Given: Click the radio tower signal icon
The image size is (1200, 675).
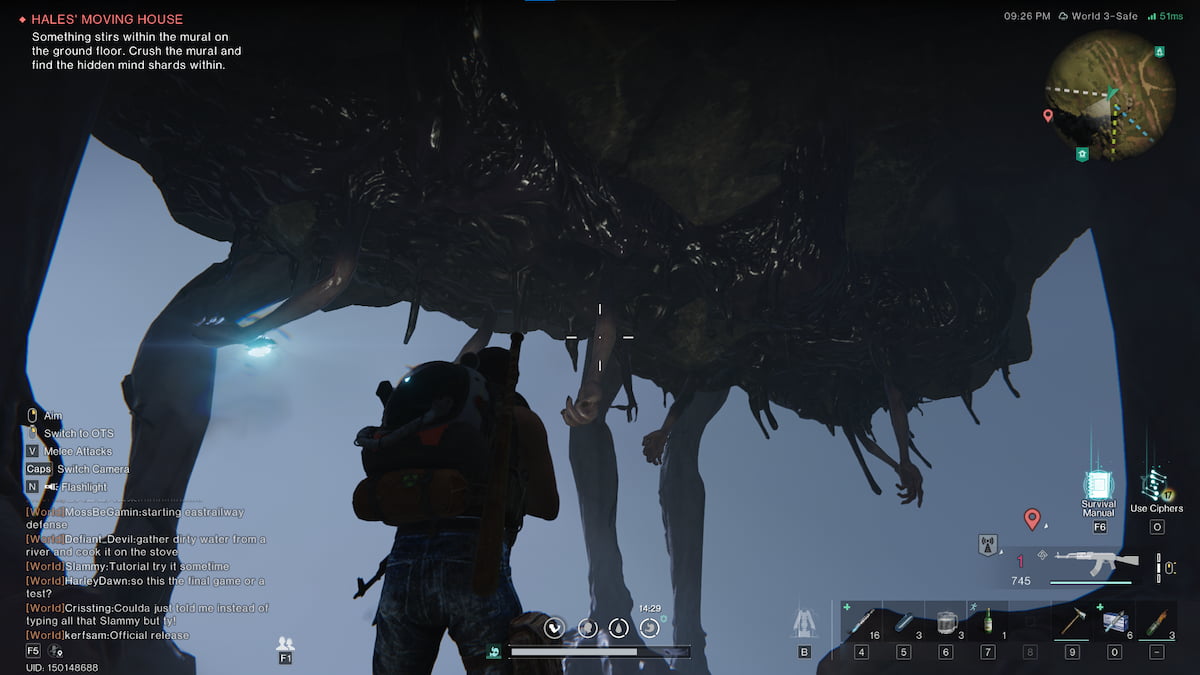Looking at the screenshot, I should pos(988,546).
